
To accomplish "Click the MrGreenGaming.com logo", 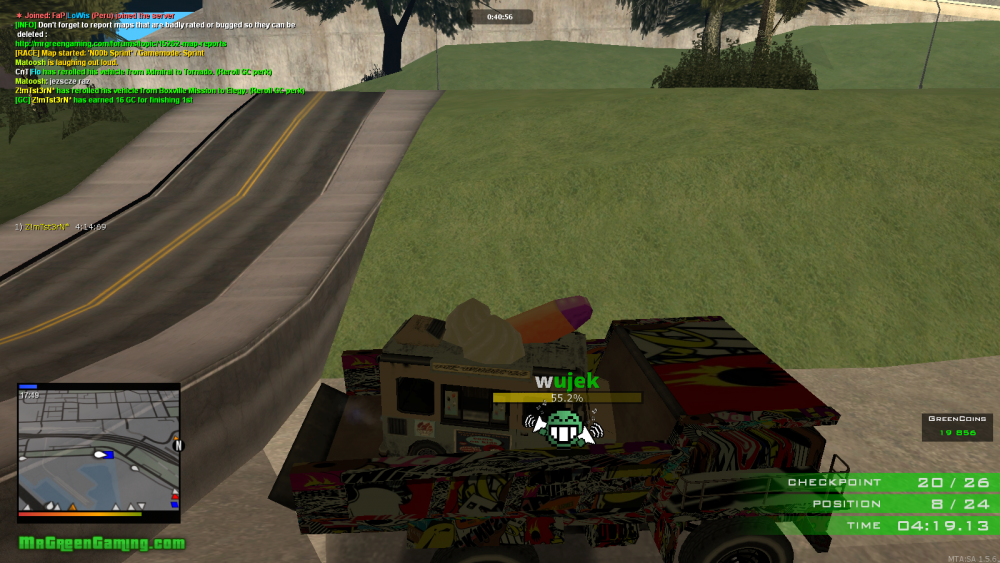I will (x=102, y=543).
